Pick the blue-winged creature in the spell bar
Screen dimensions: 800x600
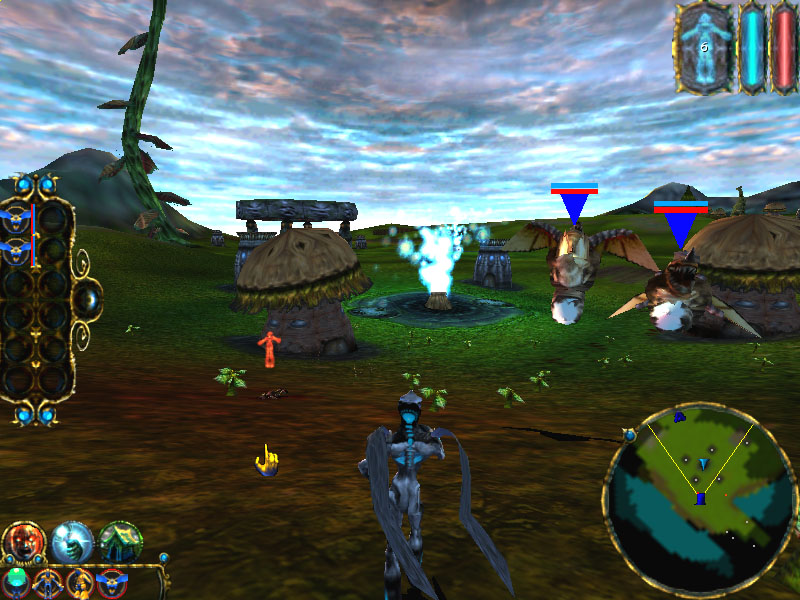point(112,582)
